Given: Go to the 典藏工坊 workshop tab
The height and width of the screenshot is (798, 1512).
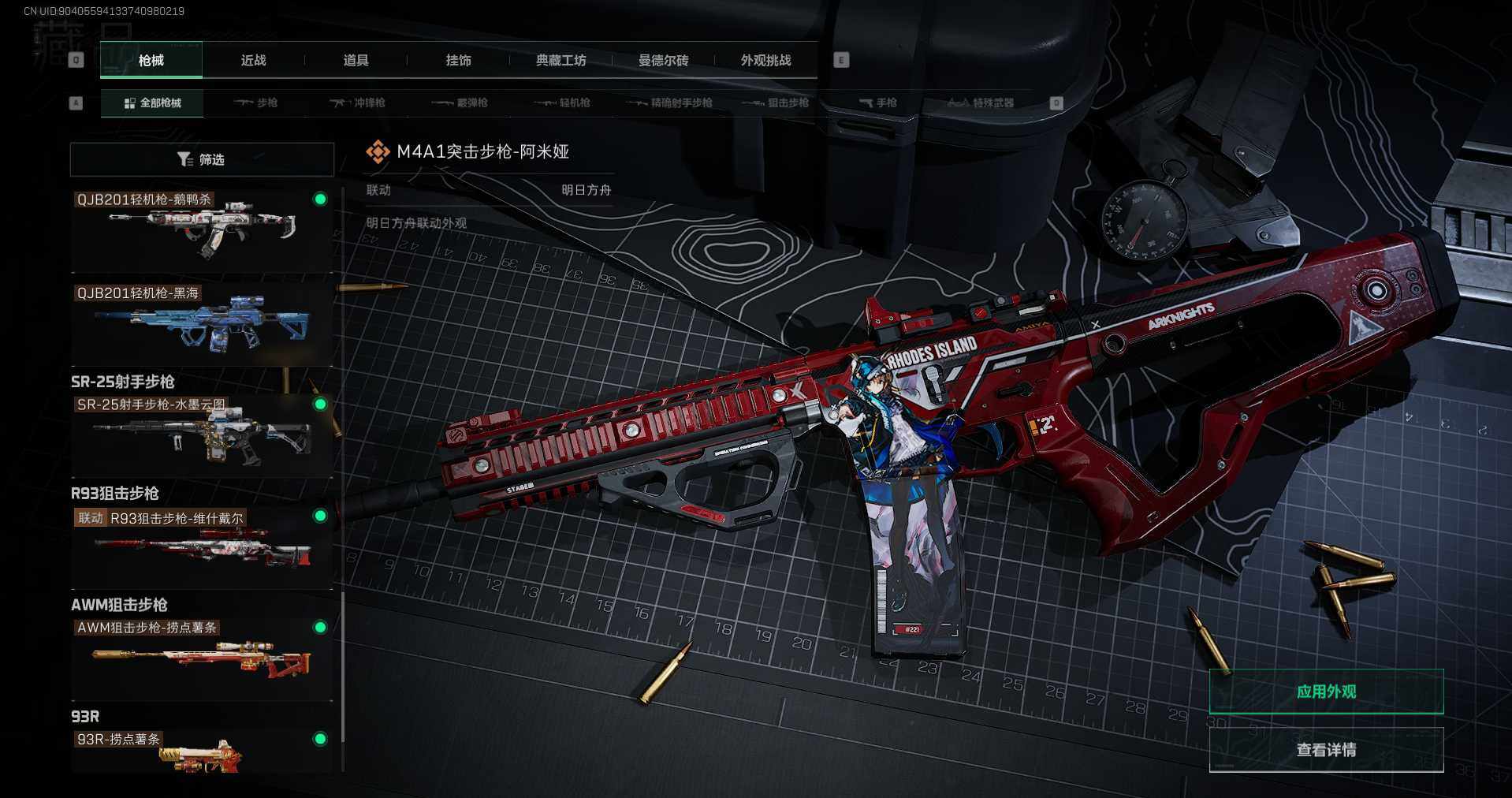Looking at the screenshot, I should pyautogui.click(x=560, y=61).
